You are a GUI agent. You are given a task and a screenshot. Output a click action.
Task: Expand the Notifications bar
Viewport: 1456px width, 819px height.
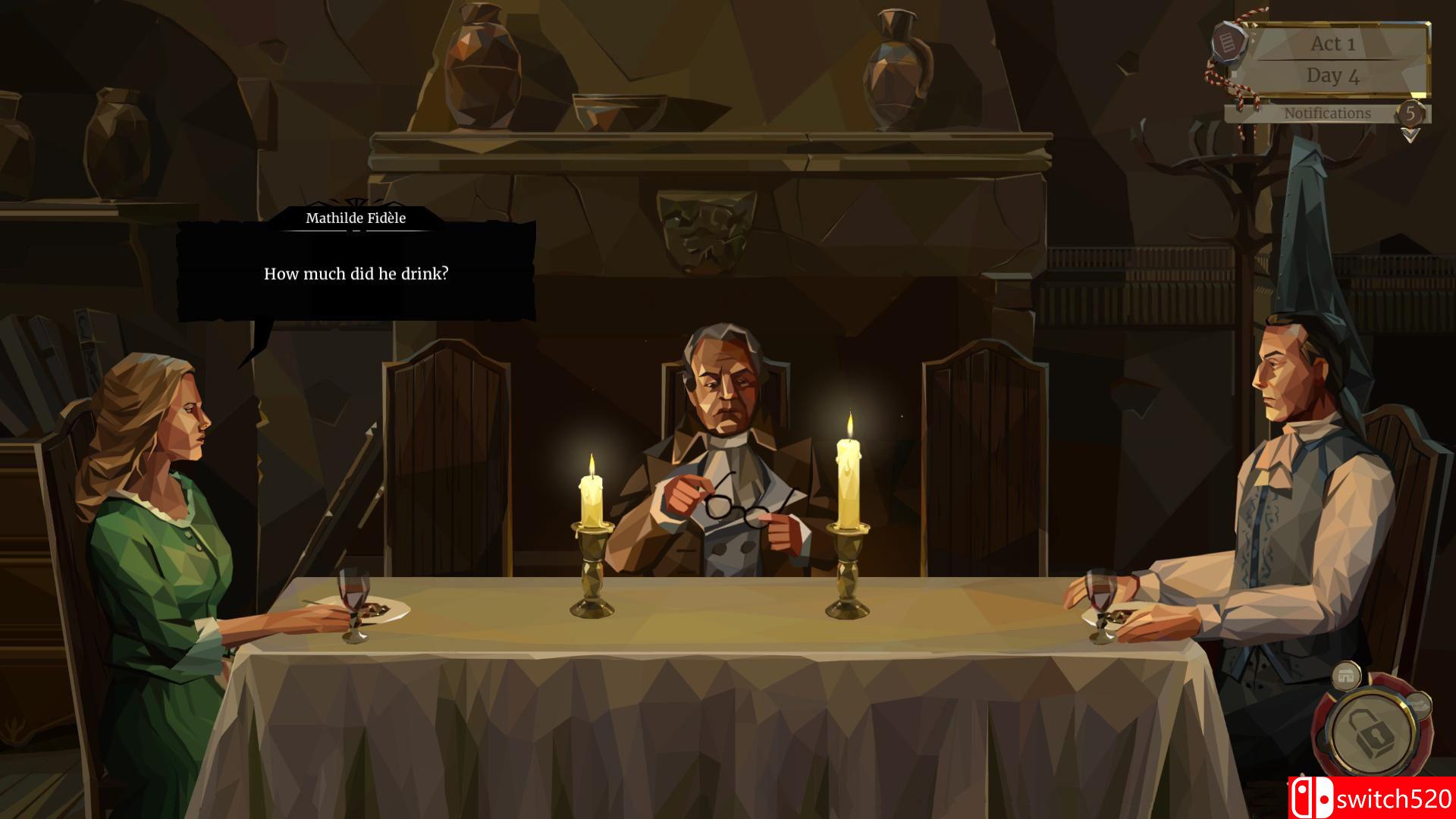tap(1326, 114)
